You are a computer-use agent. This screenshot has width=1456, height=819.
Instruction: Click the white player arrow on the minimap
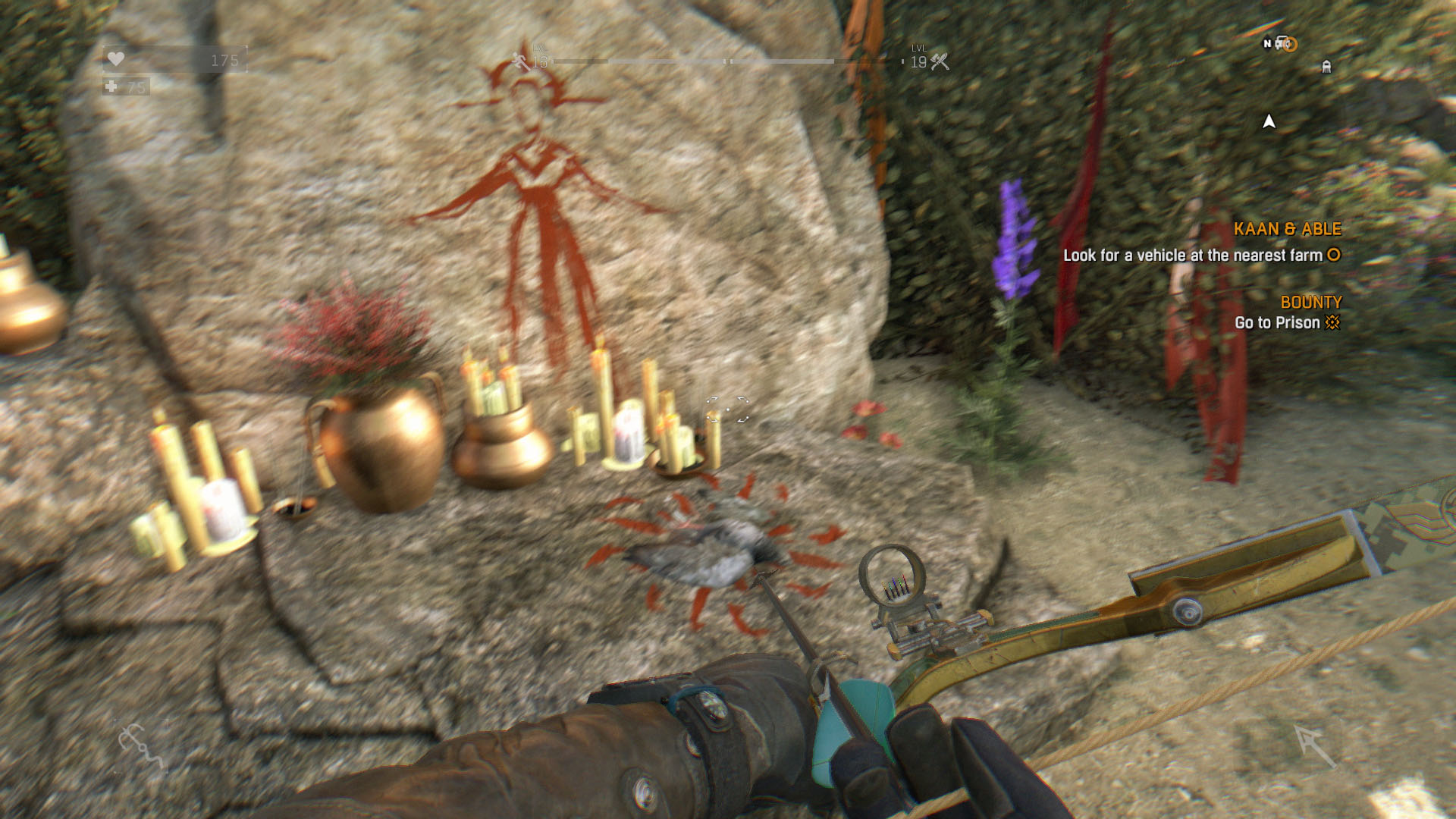(1269, 121)
